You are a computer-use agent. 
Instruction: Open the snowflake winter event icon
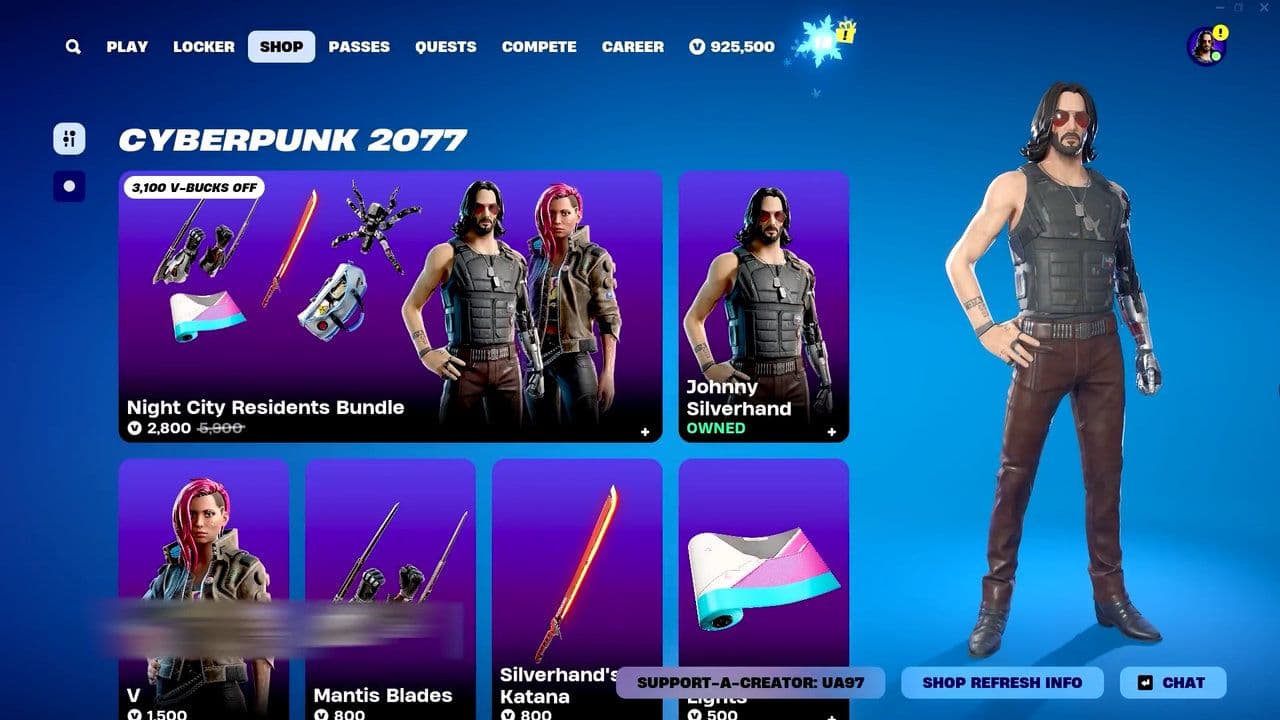(x=818, y=41)
